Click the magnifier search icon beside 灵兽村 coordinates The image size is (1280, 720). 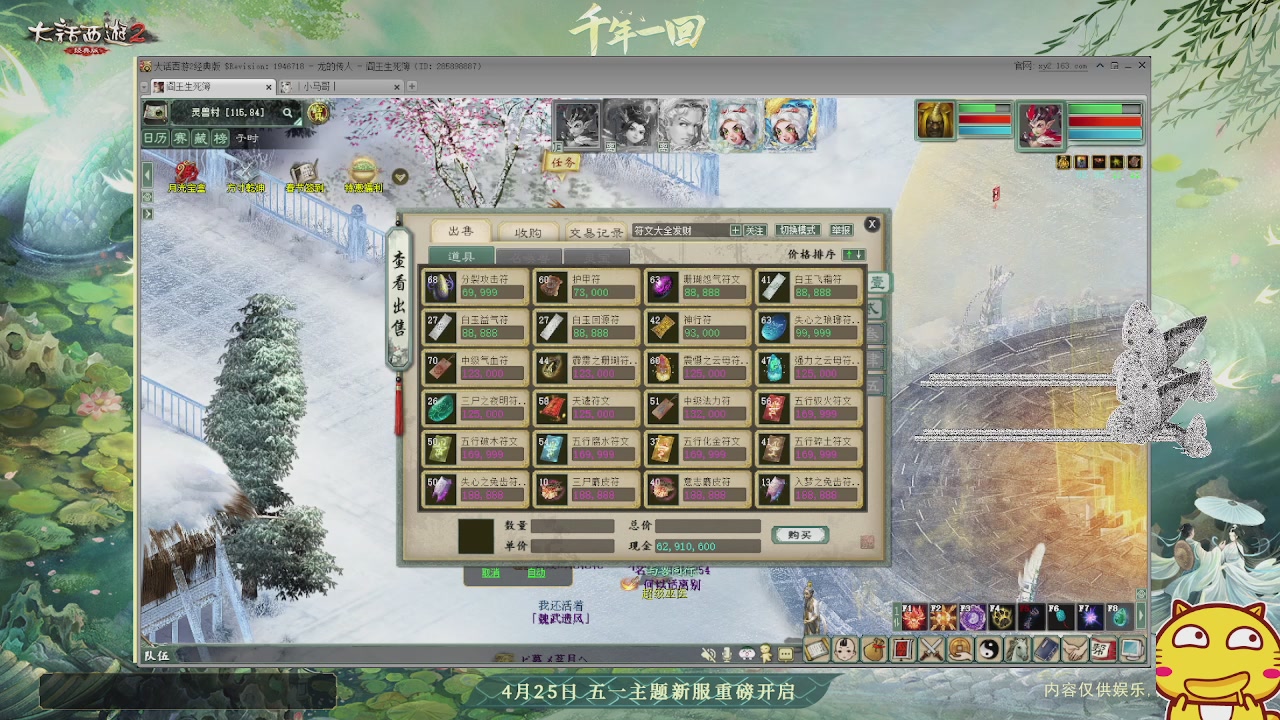coord(287,113)
